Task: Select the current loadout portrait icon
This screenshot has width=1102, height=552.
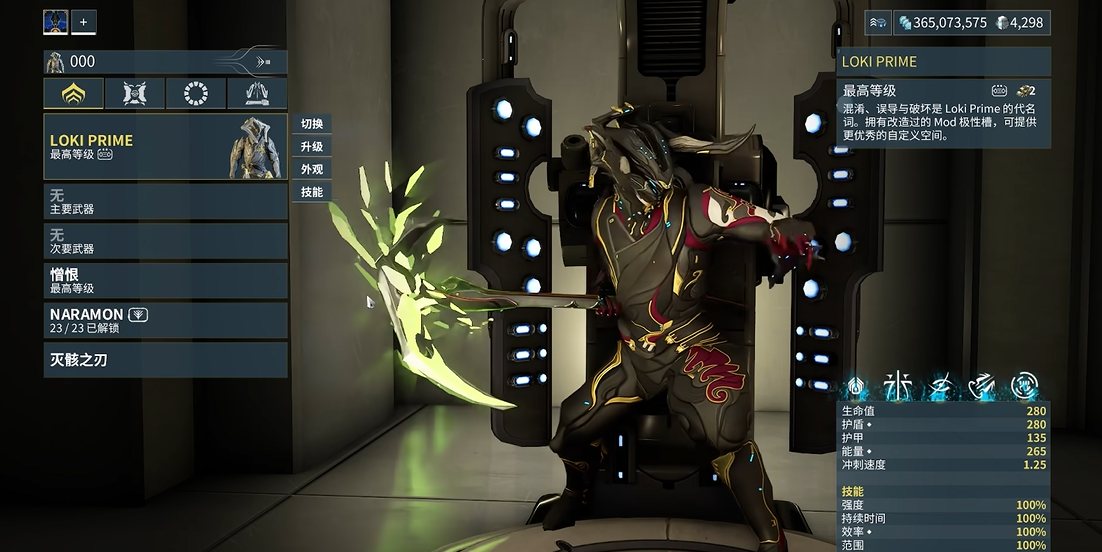Action: [56, 21]
